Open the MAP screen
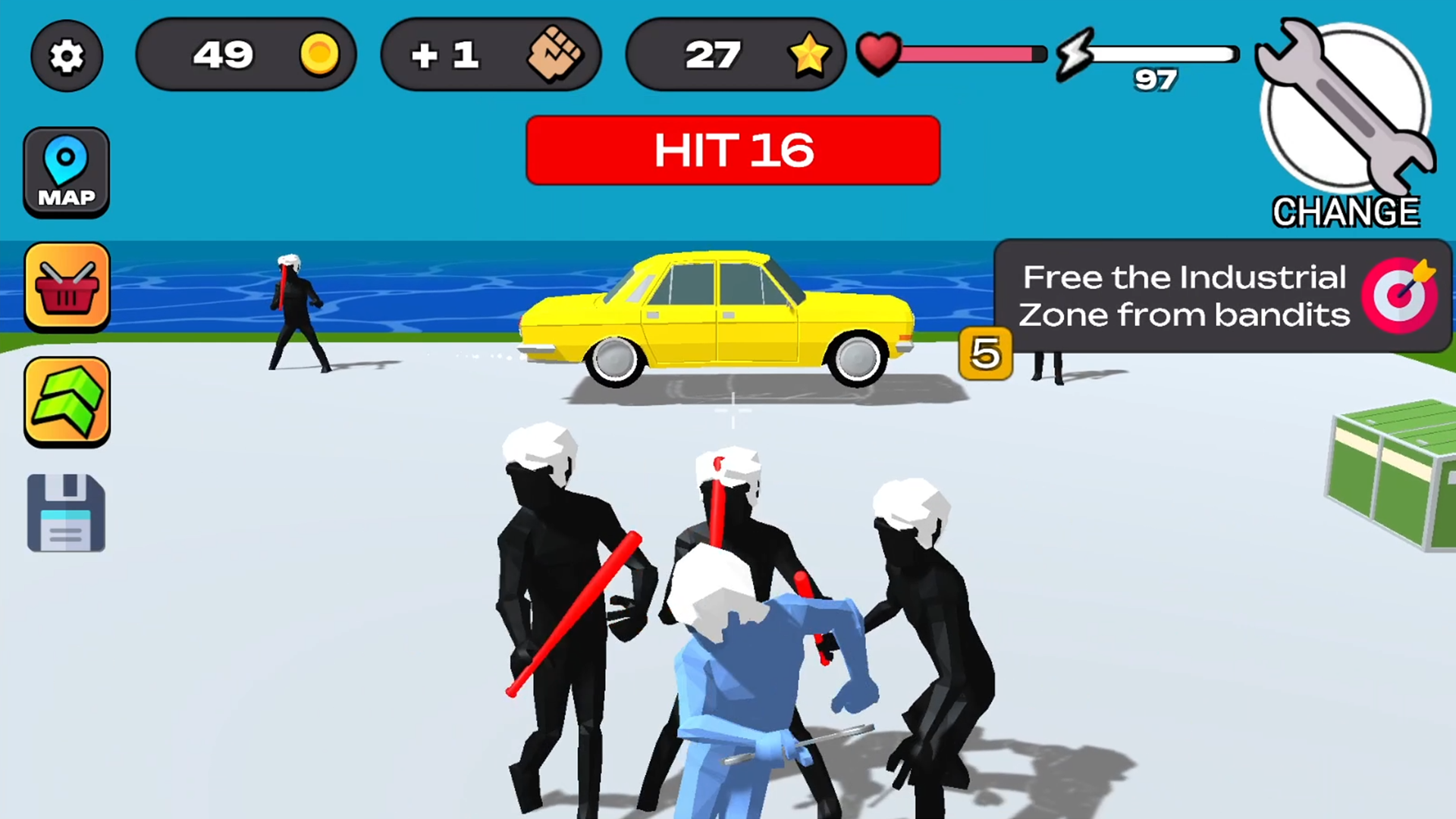This screenshot has width=1456, height=819. point(66,171)
